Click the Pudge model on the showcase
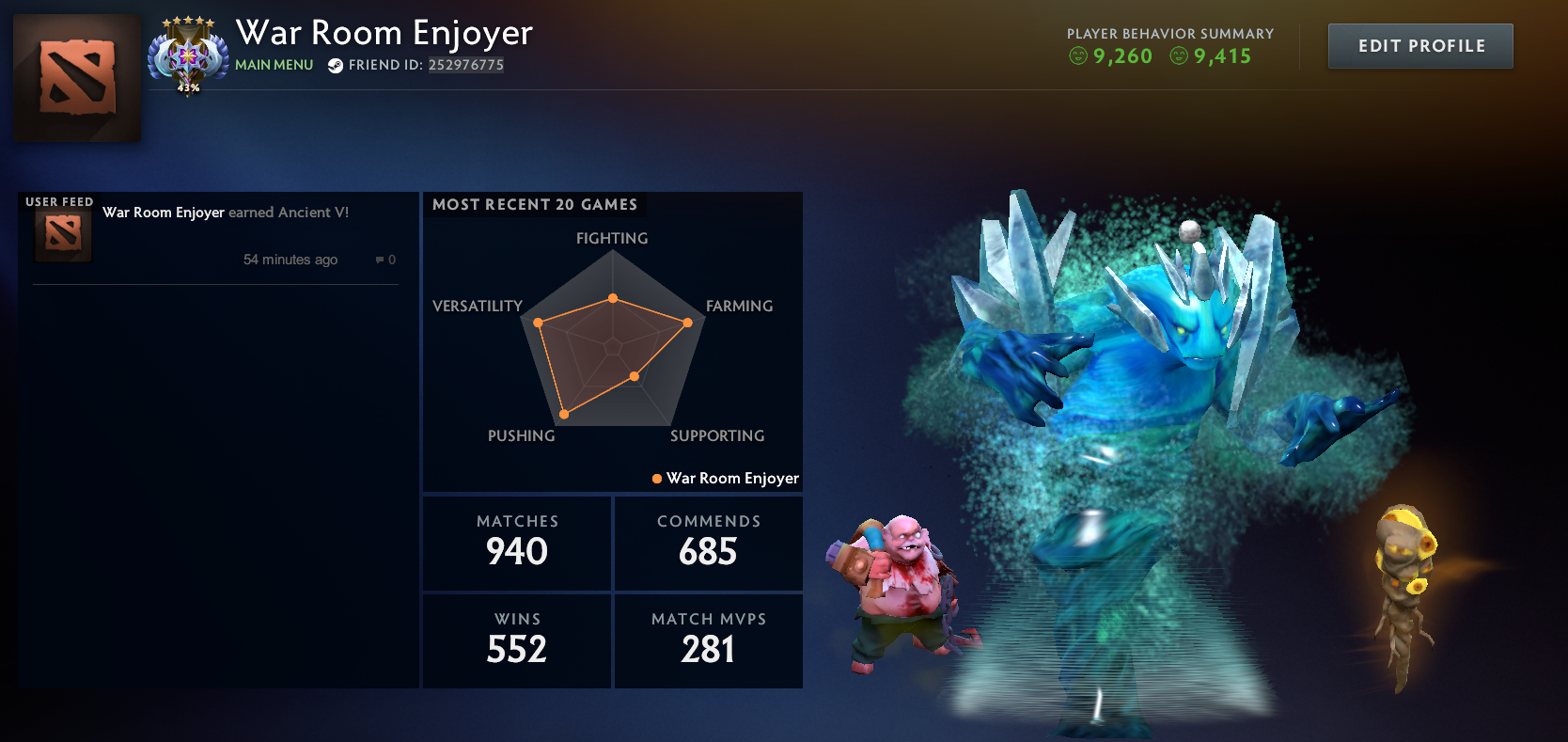 point(907,592)
